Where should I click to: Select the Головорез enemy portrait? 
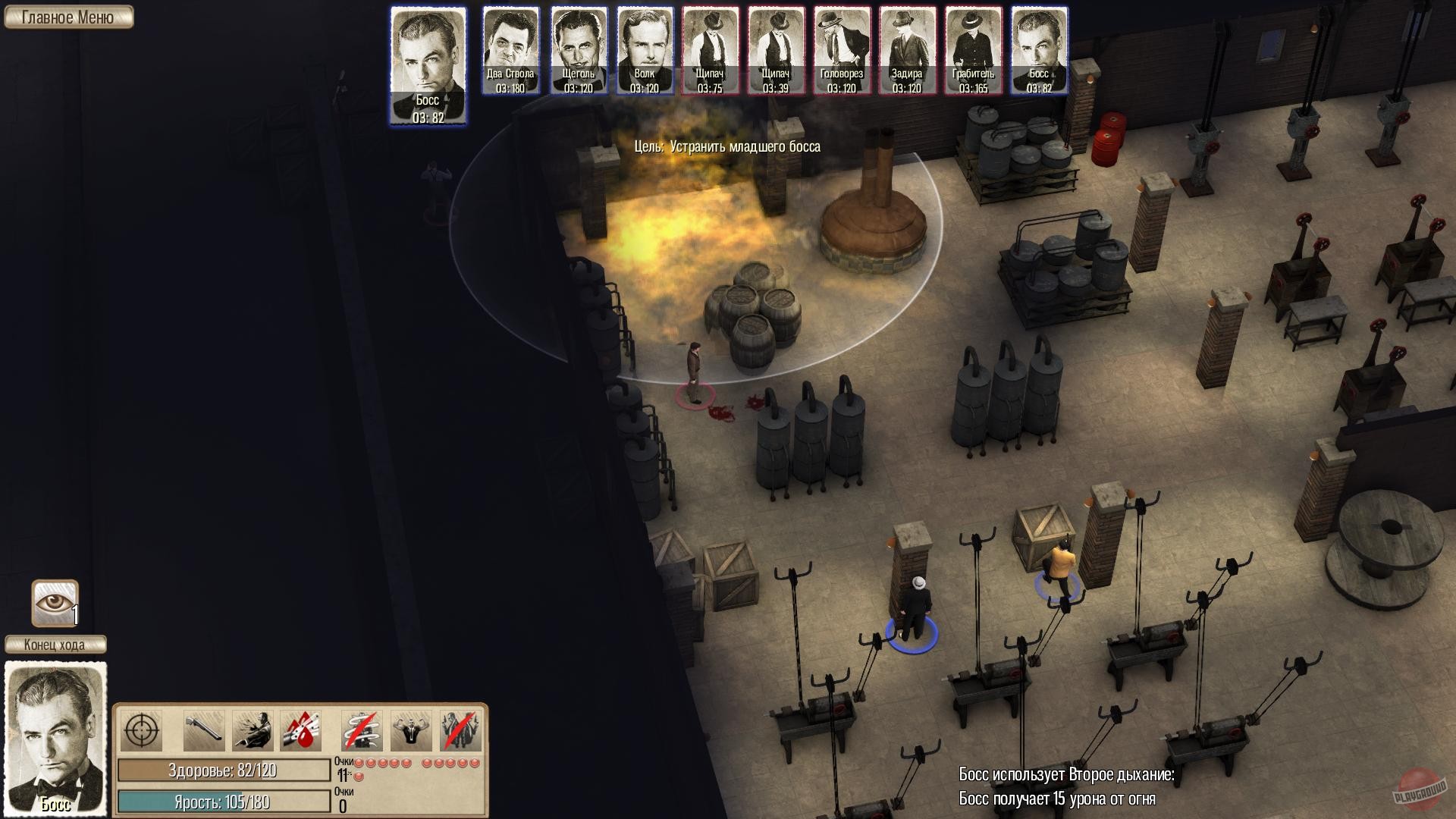point(842,51)
